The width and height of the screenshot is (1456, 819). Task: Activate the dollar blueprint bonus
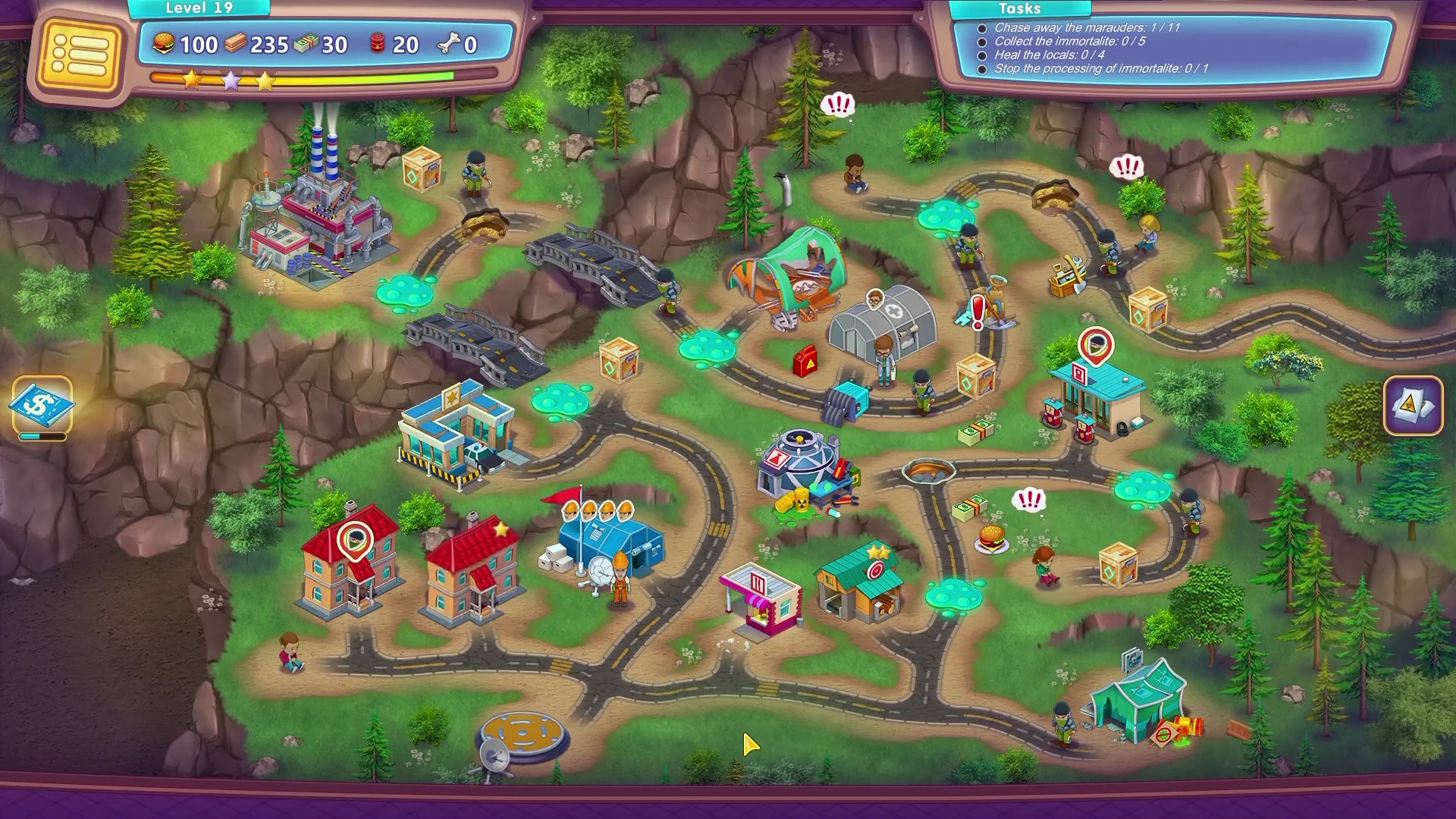pyautogui.click(x=42, y=405)
